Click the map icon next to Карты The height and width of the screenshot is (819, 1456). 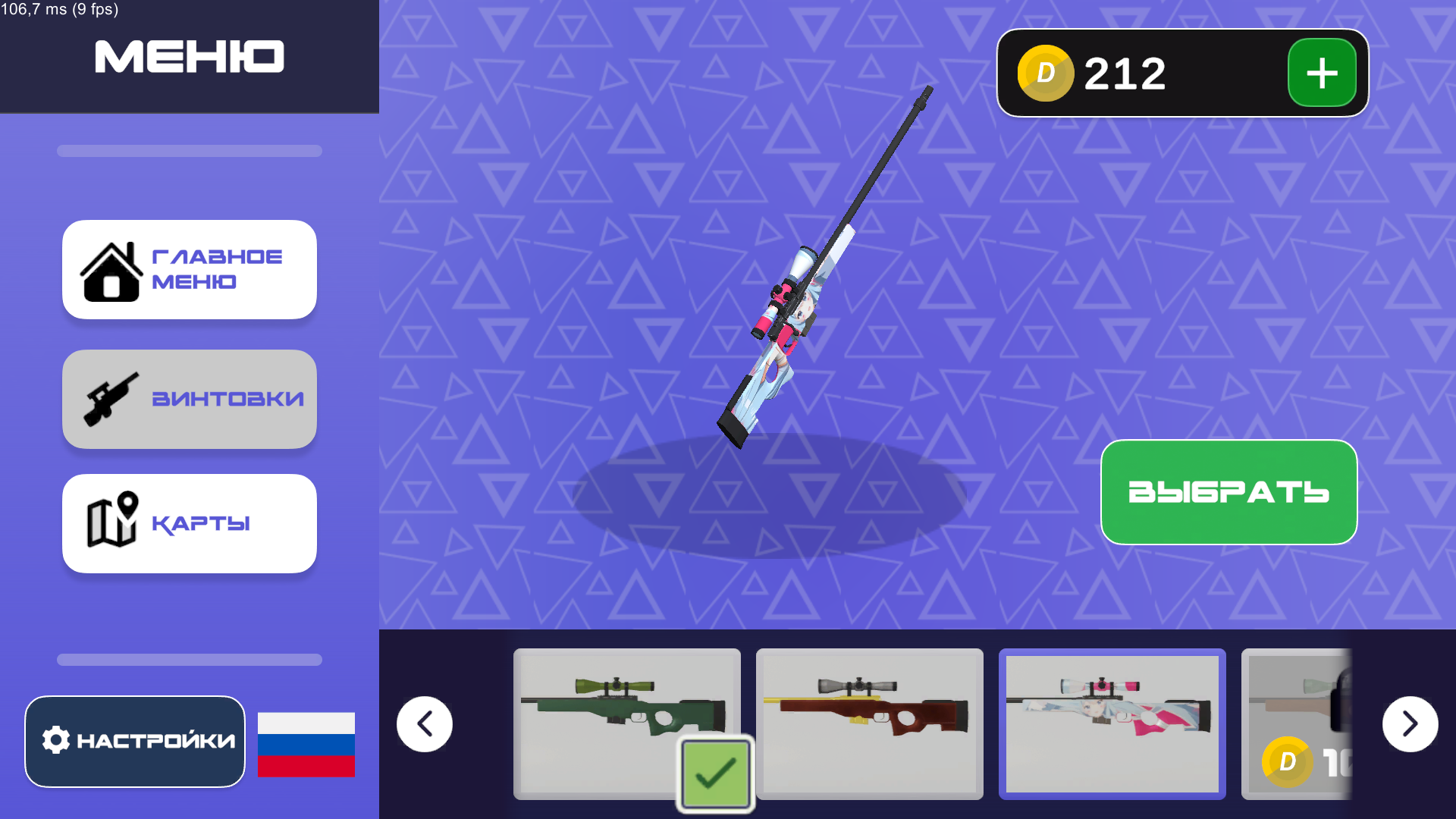pos(112,522)
